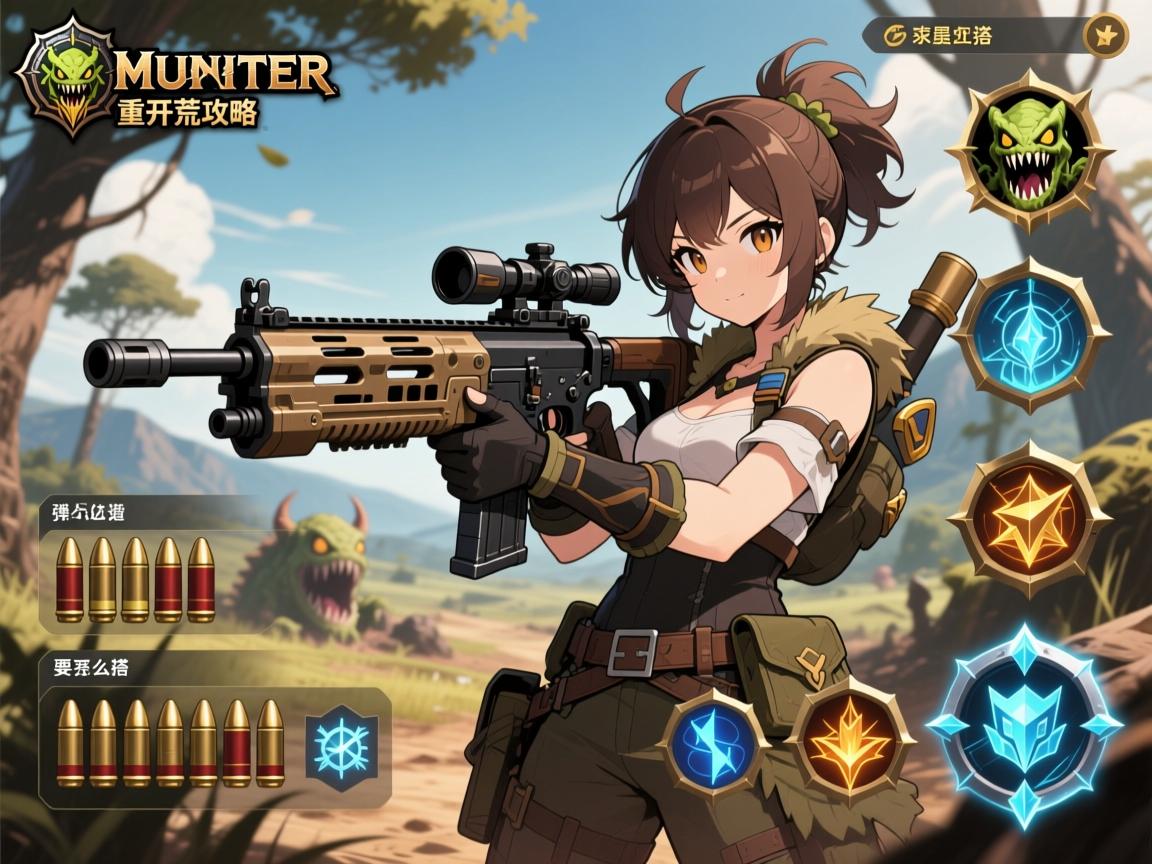Screen dimensions: 1152x864
Task: Activate the glowing ice mask skill
Action: coord(1024,722)
